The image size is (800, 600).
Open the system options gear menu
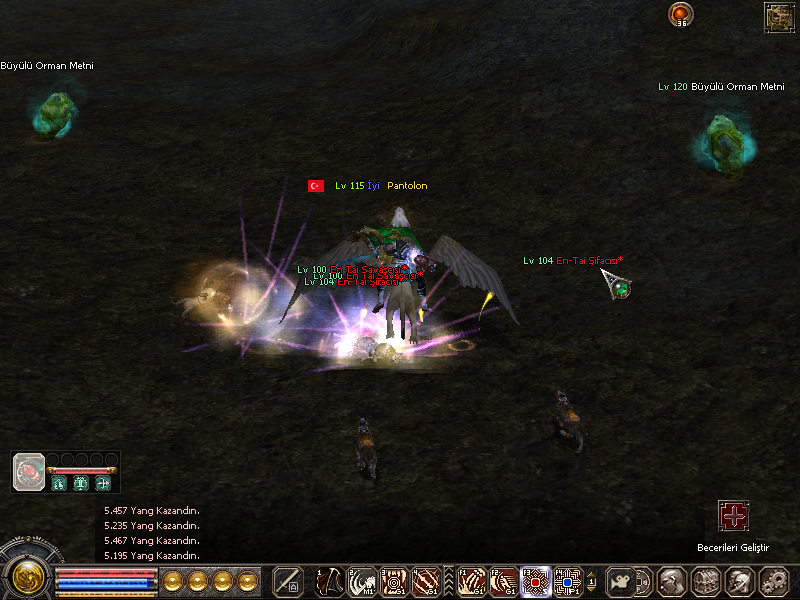(x=772, y=581)
